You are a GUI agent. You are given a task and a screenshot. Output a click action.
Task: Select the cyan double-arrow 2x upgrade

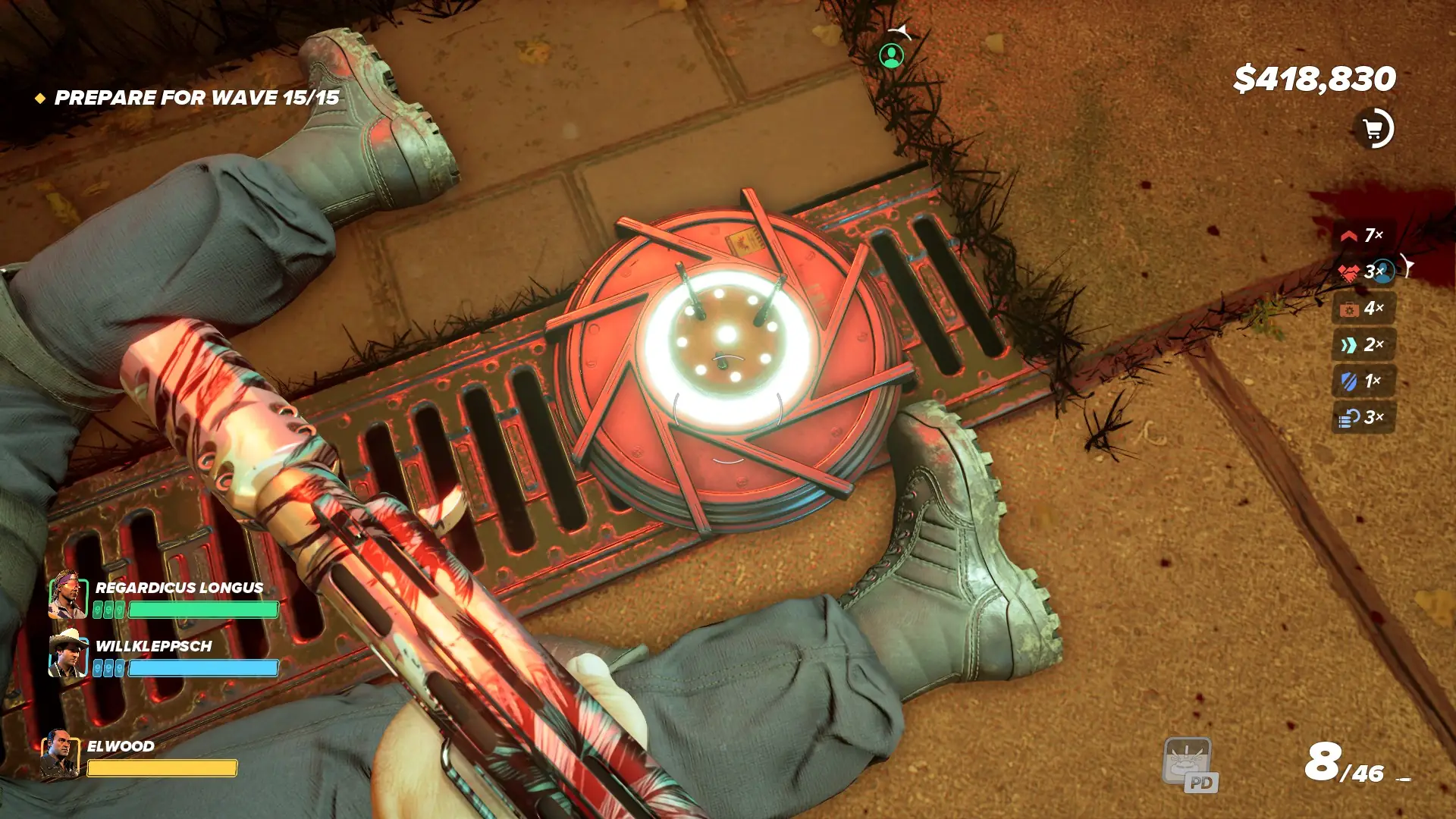click(x=1363, y=345)
